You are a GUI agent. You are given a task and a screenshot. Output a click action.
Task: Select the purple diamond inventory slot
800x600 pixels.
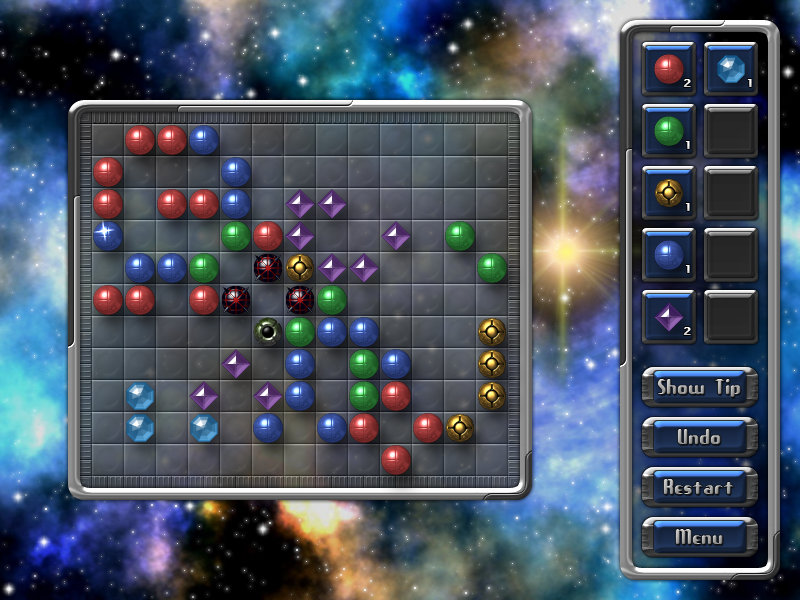click(x=668, y=317)
